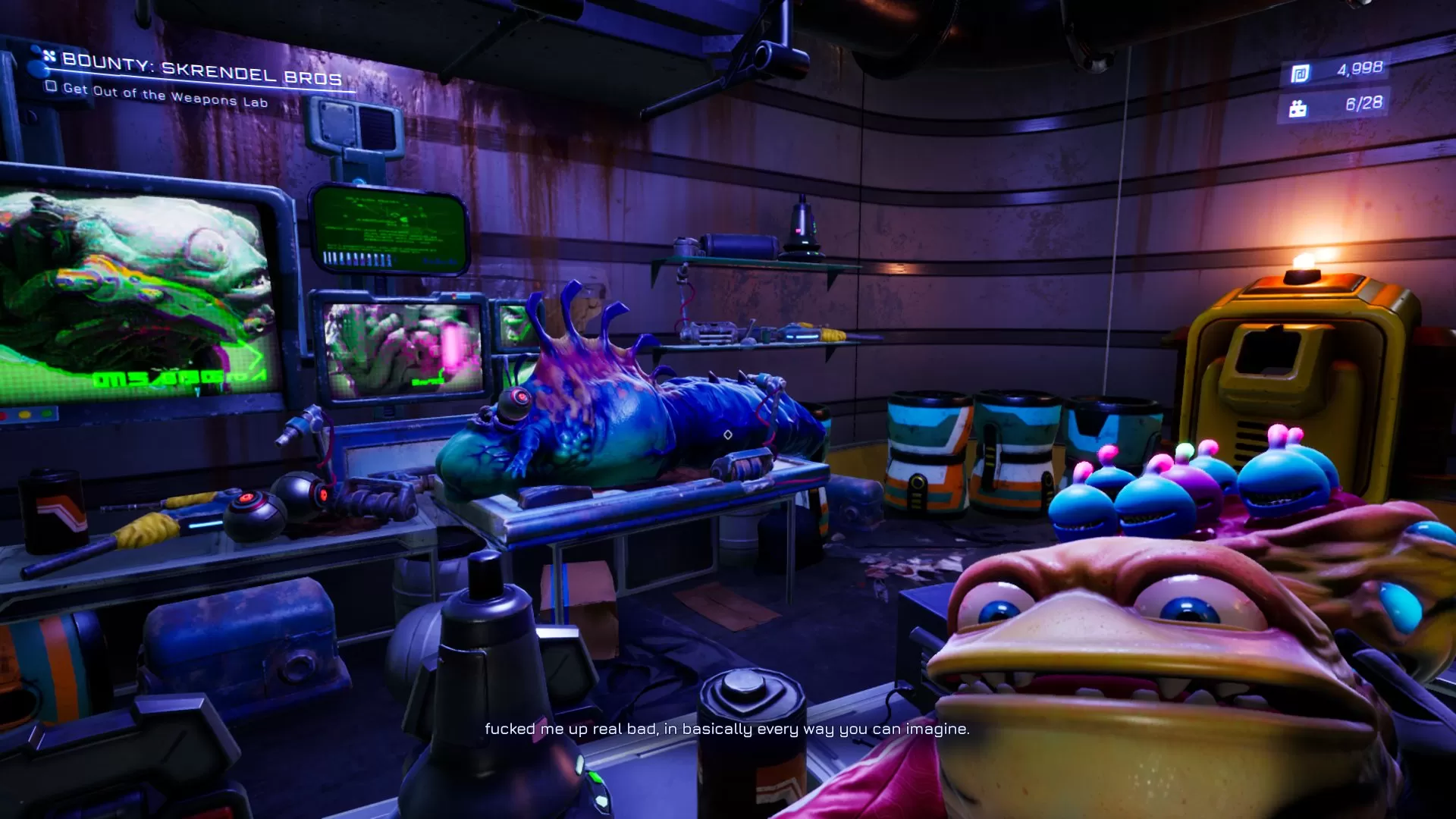Select the pesos currency icon showing 4,998
The width and height of the screenshot is (1456, 819).
click(x=1300, y=73)
